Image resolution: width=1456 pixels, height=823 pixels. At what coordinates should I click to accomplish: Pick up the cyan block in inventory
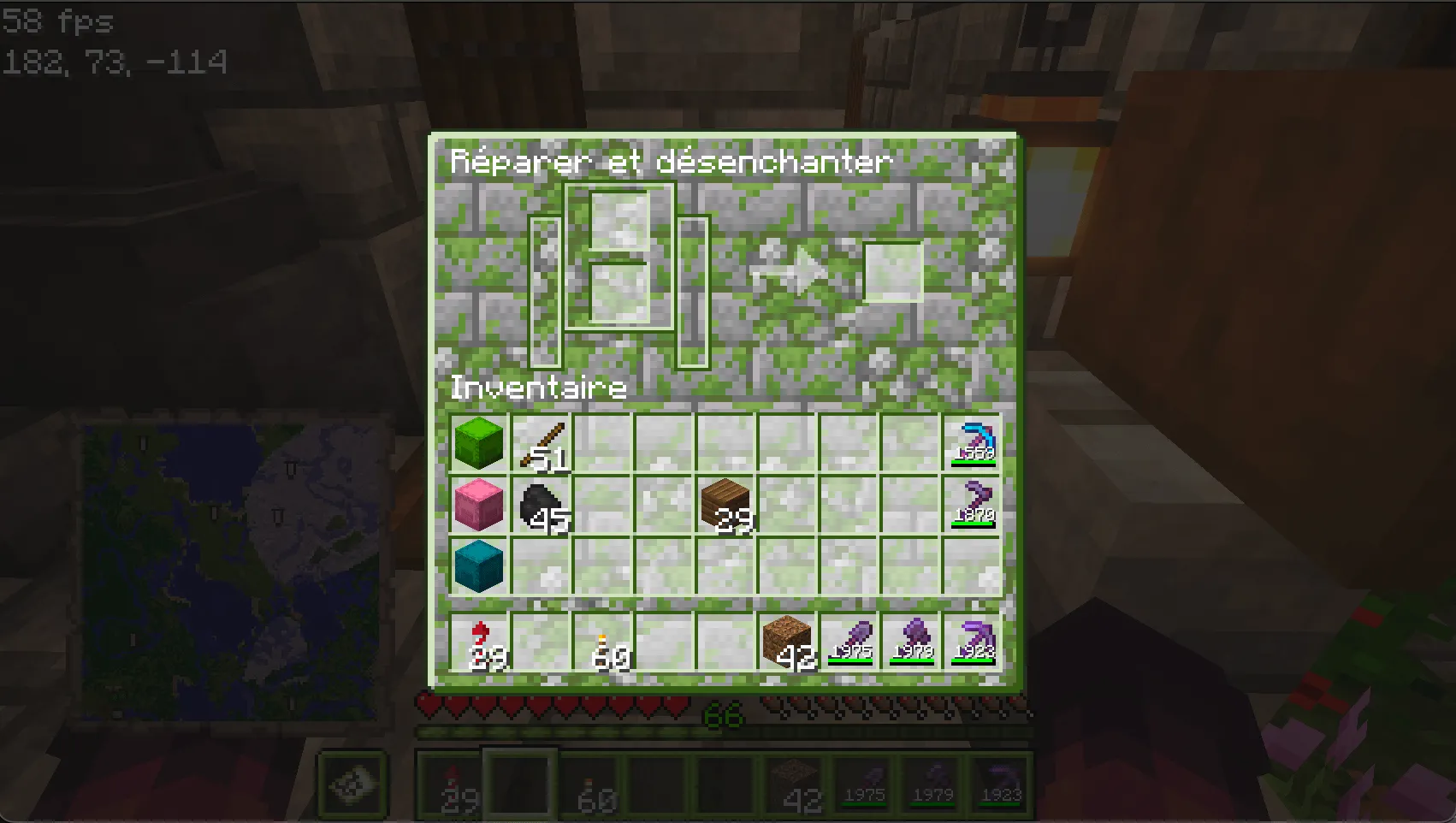tap(478, 566)
